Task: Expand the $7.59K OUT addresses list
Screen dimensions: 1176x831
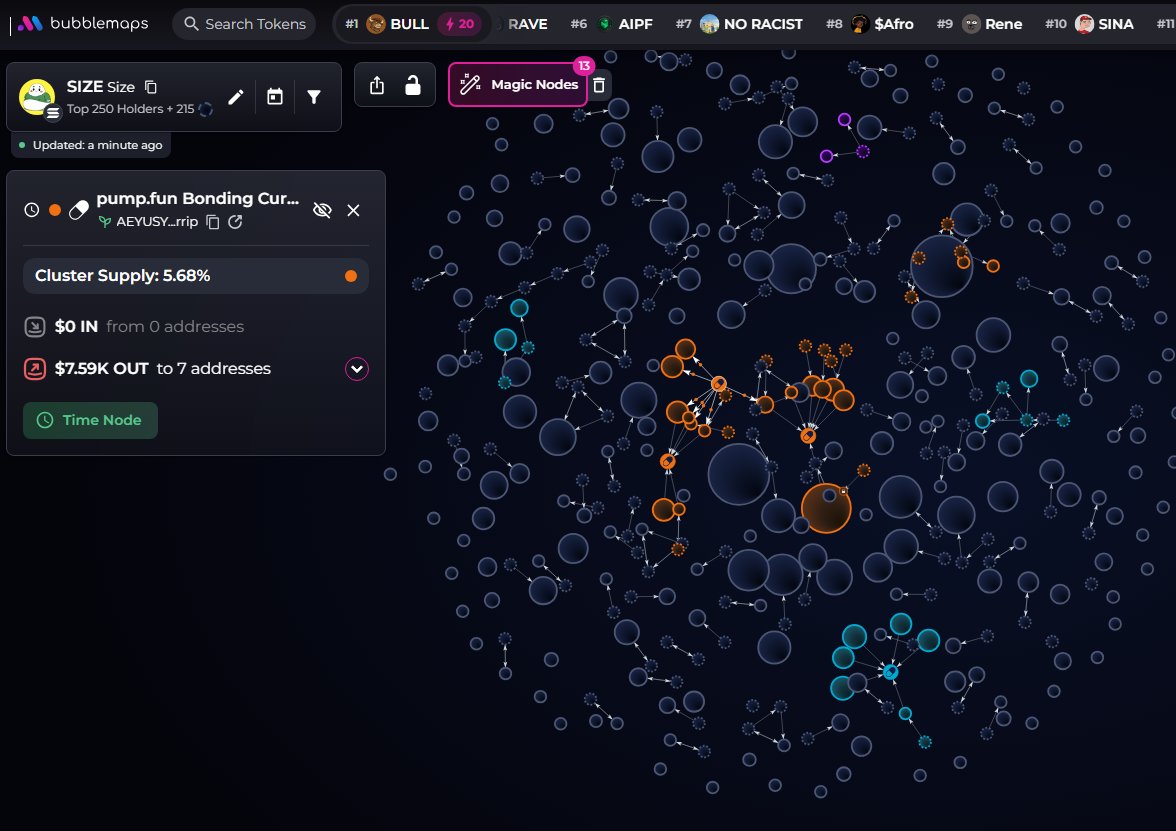Action: 357,369
